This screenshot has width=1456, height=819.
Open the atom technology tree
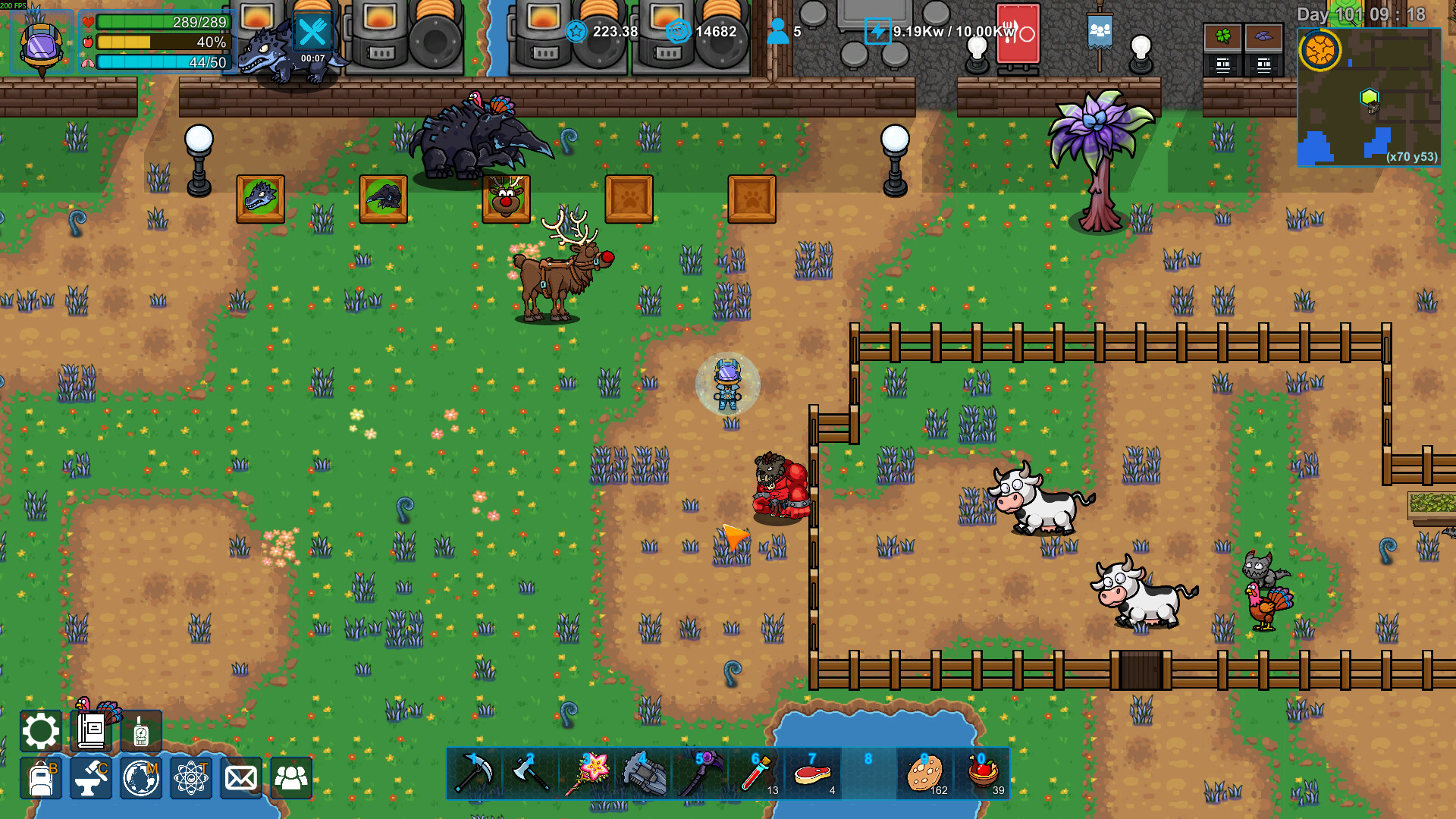[191, 778]
